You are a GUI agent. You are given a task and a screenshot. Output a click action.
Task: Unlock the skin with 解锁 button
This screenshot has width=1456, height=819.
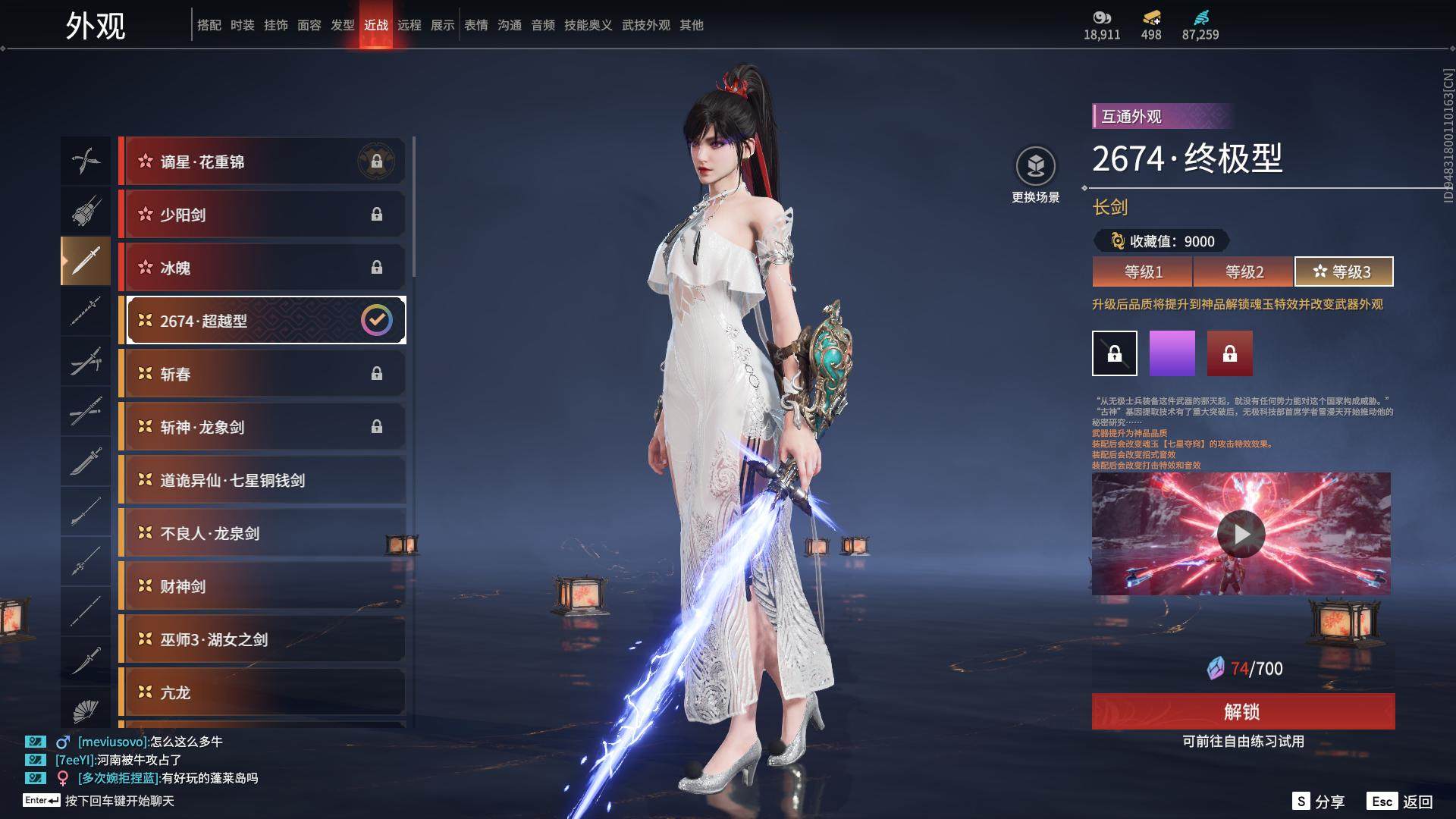1243,711
